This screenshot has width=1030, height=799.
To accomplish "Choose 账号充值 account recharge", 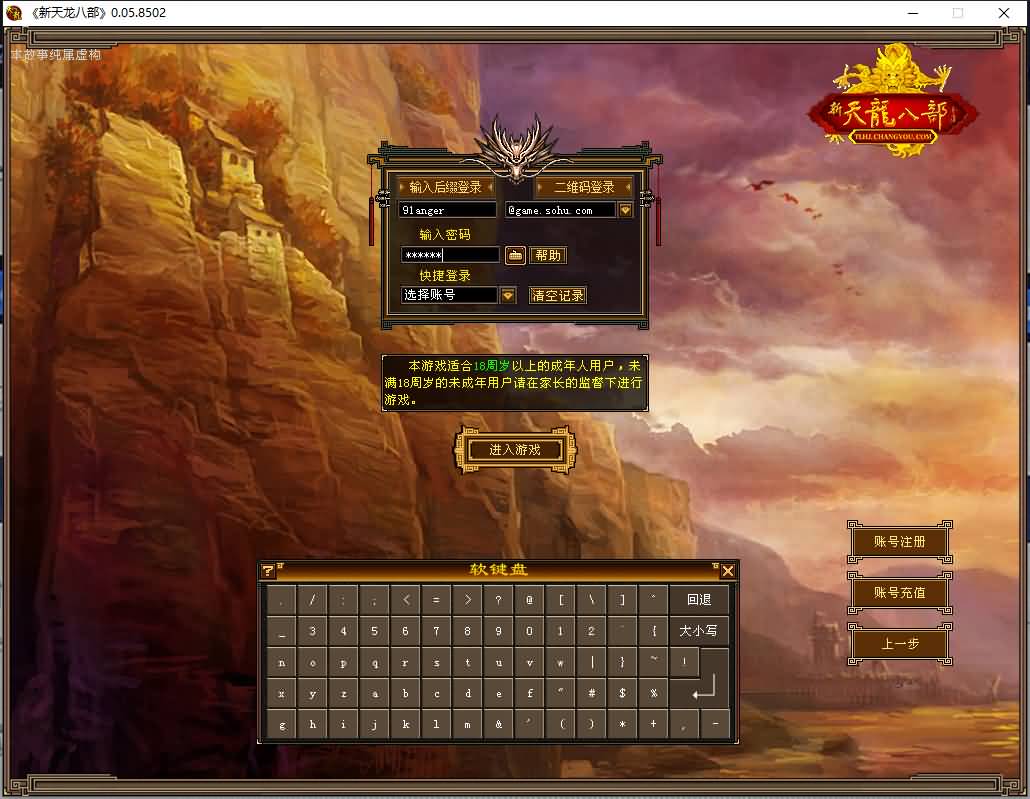I will click(x=899, y=593).
